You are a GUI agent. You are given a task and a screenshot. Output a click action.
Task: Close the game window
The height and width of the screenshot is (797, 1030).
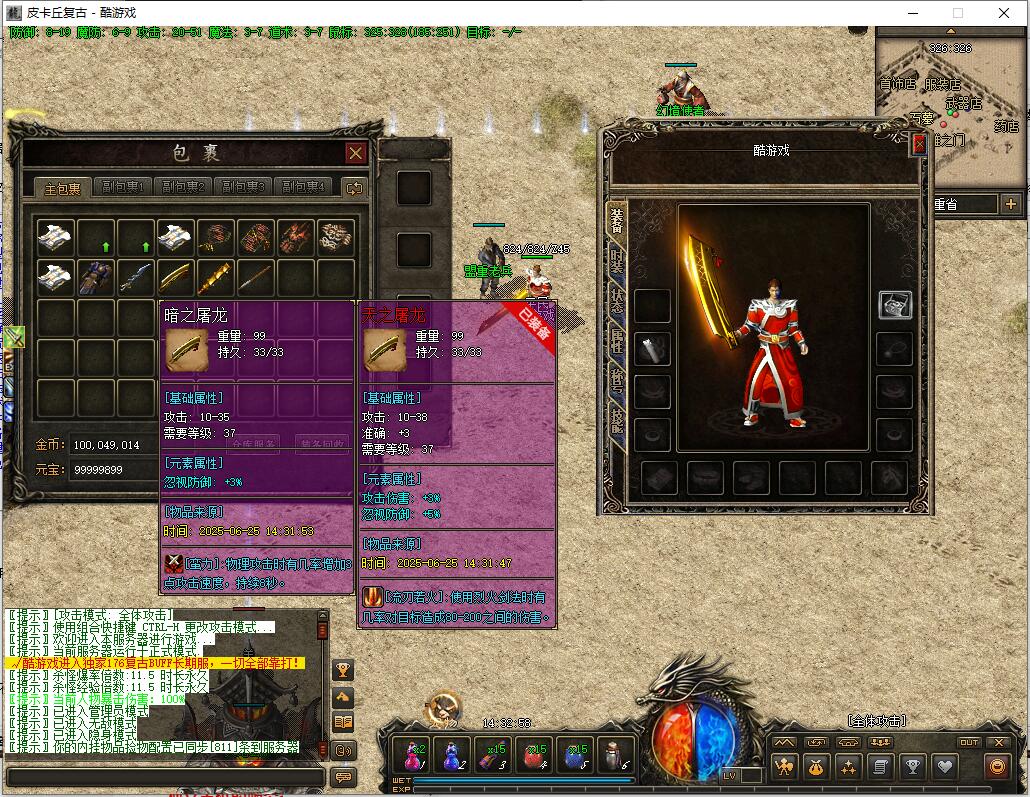pyautogui.click(x=1004, y=13)
